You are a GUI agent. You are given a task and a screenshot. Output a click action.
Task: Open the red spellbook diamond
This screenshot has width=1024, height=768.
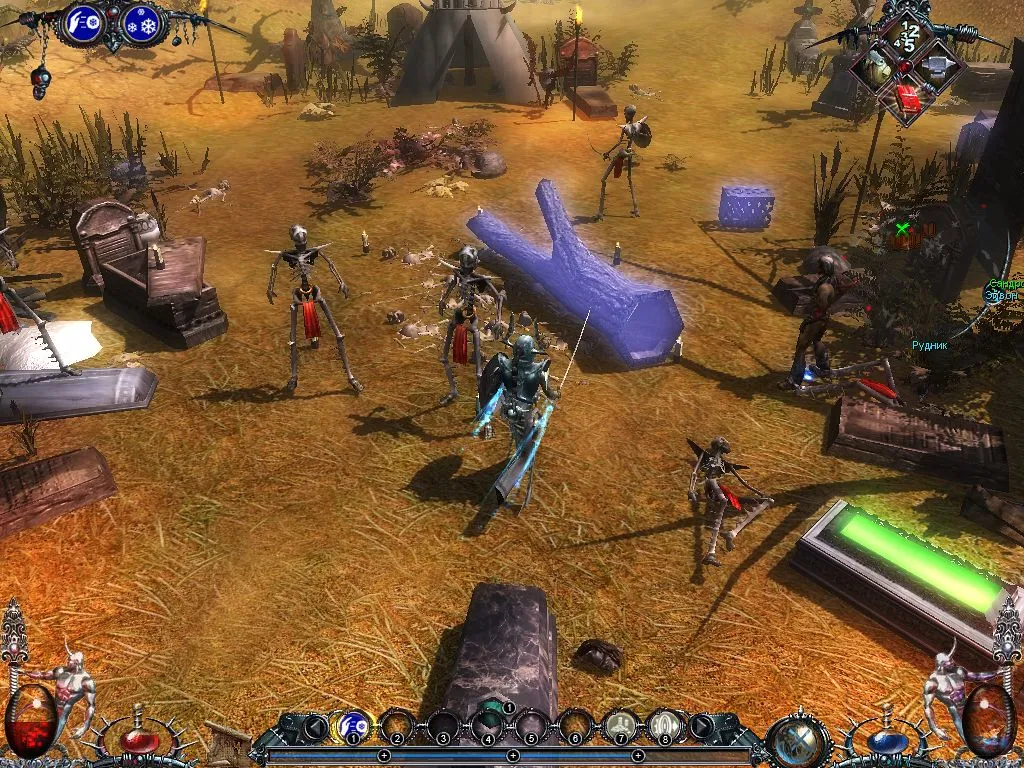[908, 99]
